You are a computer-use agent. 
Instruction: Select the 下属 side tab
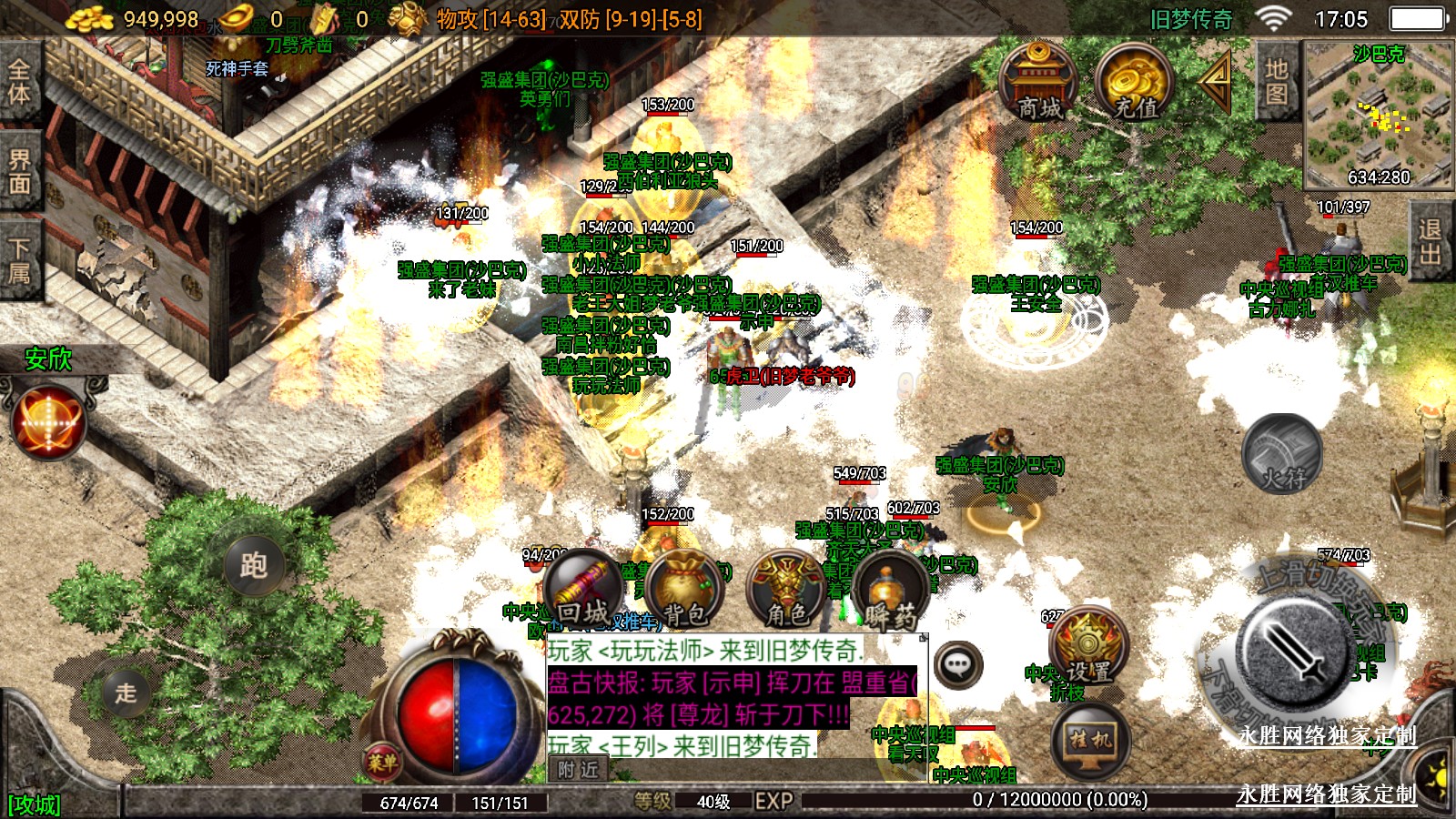(x=19, y=260)
